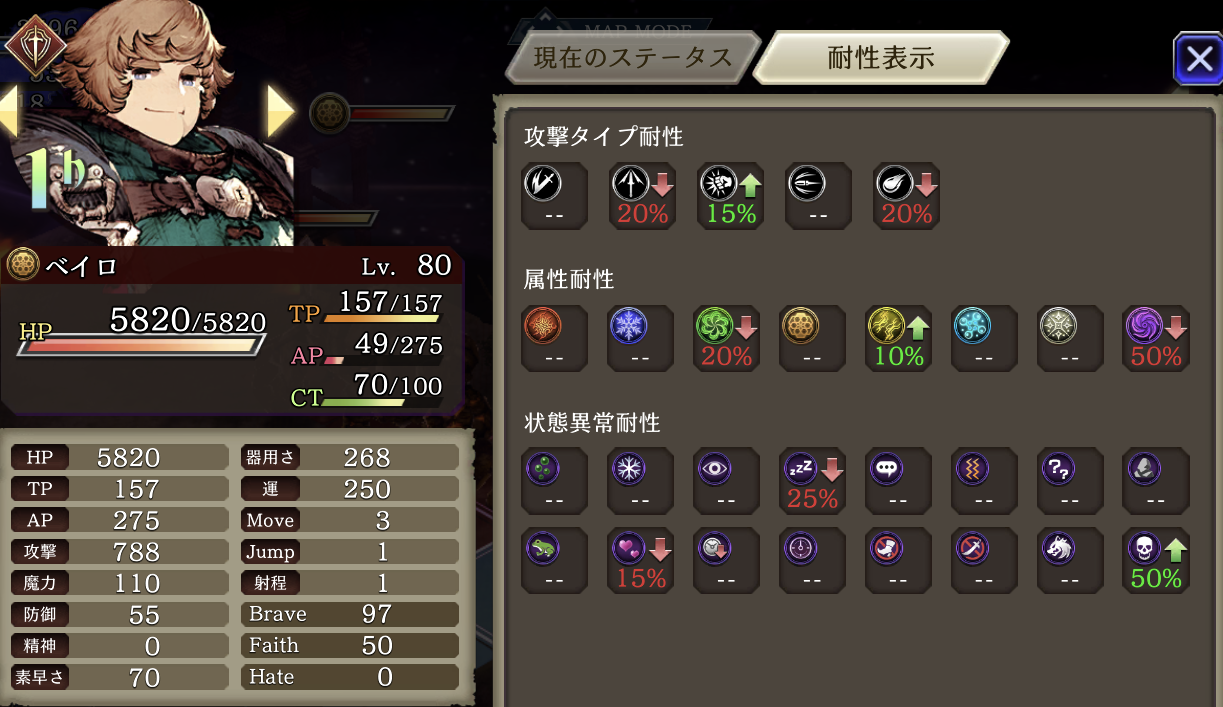Select the silence speech bubble resistance icon
1223x707 pixels.
point(887,468)
